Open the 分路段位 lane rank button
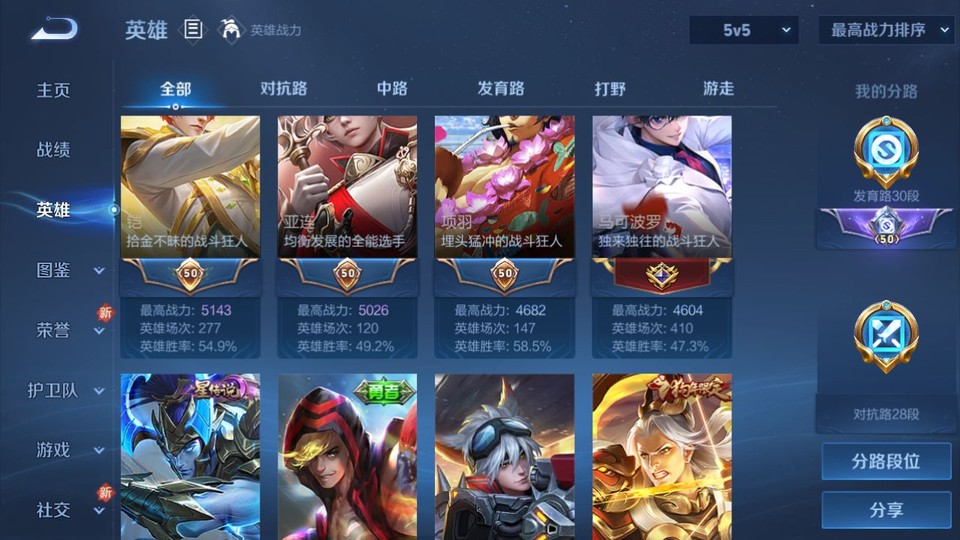 [886, 462]
